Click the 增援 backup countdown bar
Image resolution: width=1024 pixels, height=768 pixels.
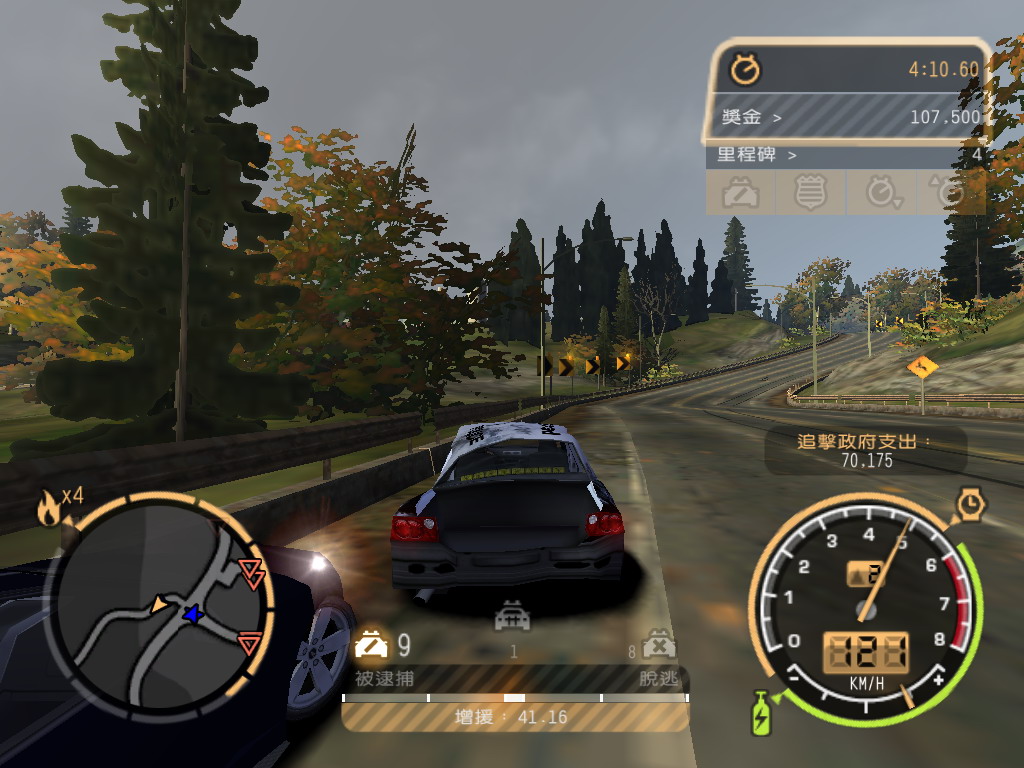coord(515,717)
